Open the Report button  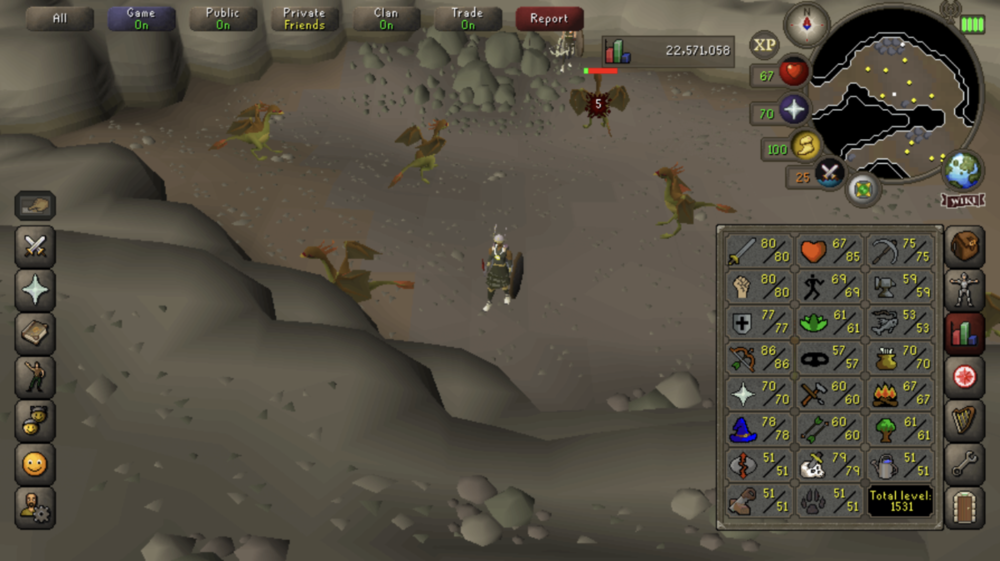pyautogui.click(x=549, y=19)
